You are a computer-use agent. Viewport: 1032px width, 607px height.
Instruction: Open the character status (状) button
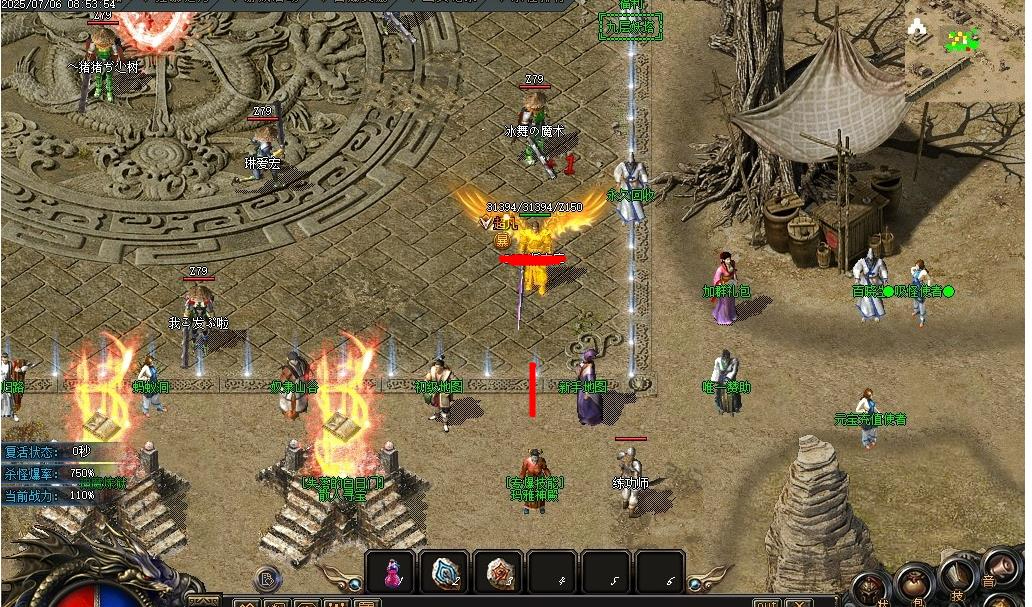pos(871,589)
